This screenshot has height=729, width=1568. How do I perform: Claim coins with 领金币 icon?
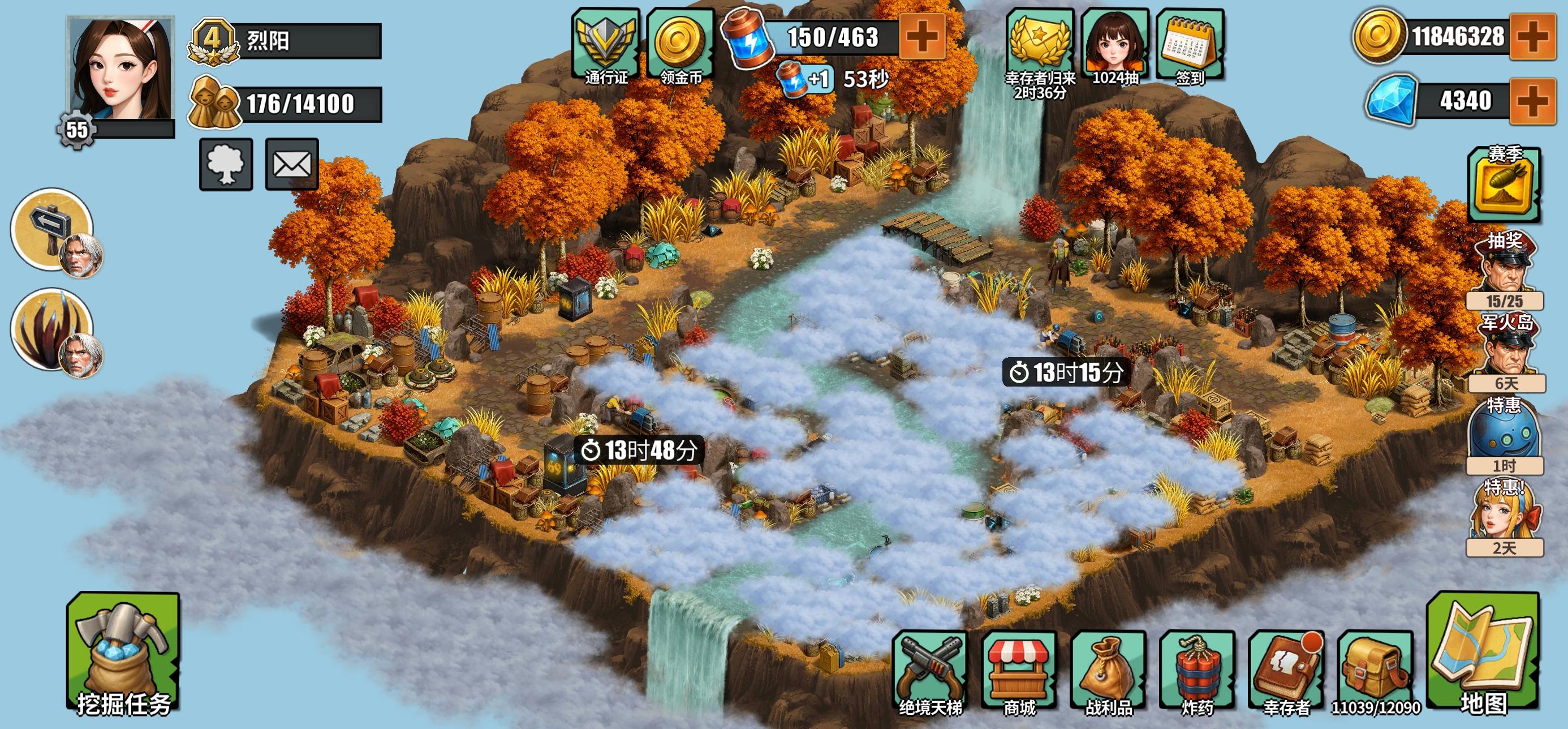680,45
